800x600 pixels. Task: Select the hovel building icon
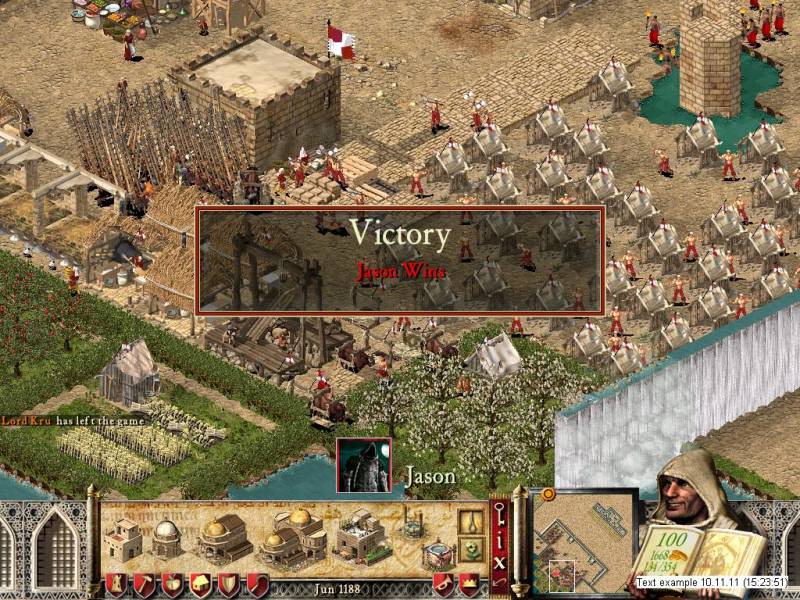click(125, 540)
